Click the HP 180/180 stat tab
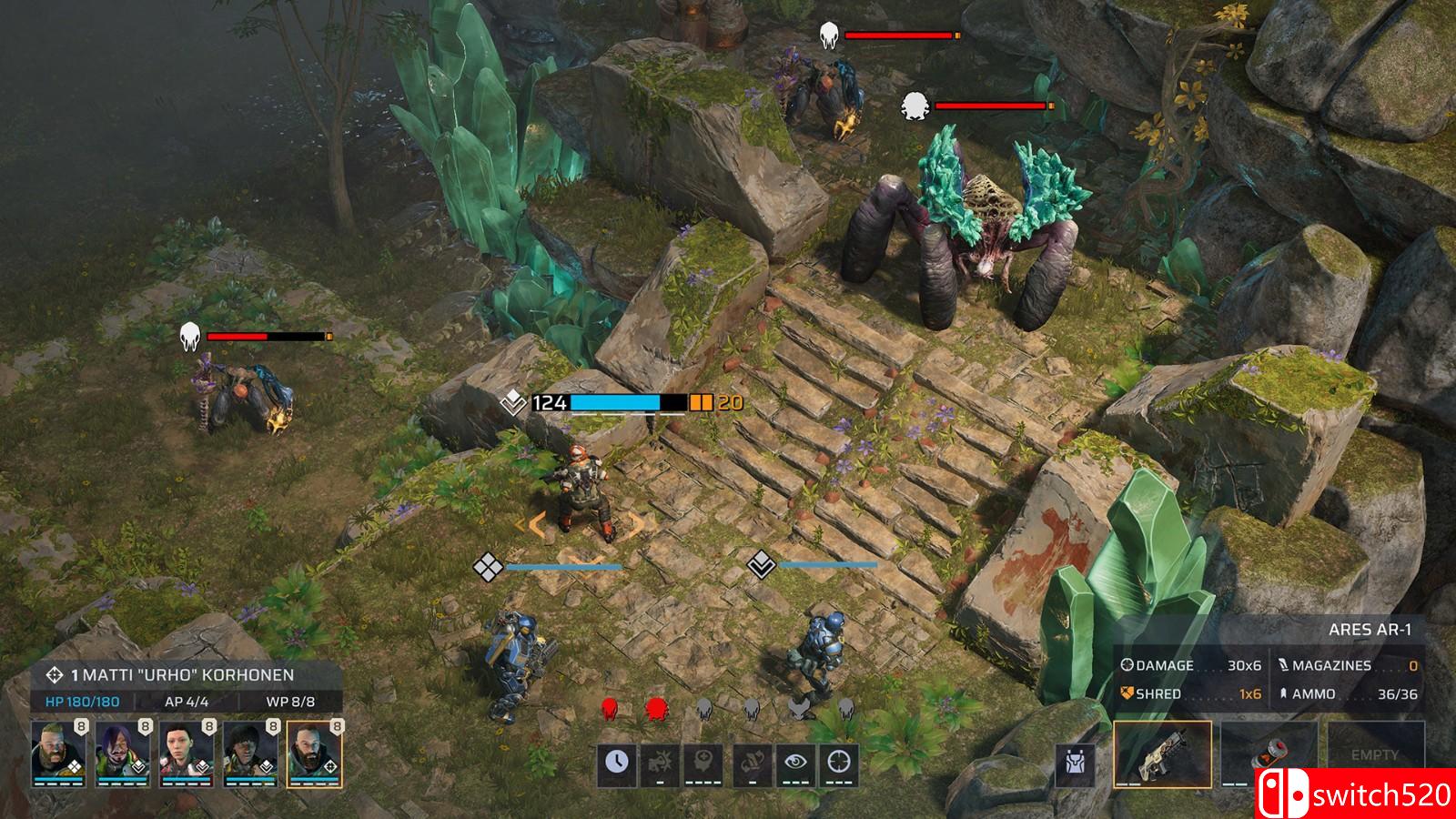This screenshot has height=819, width=1456. coord(82,702)
